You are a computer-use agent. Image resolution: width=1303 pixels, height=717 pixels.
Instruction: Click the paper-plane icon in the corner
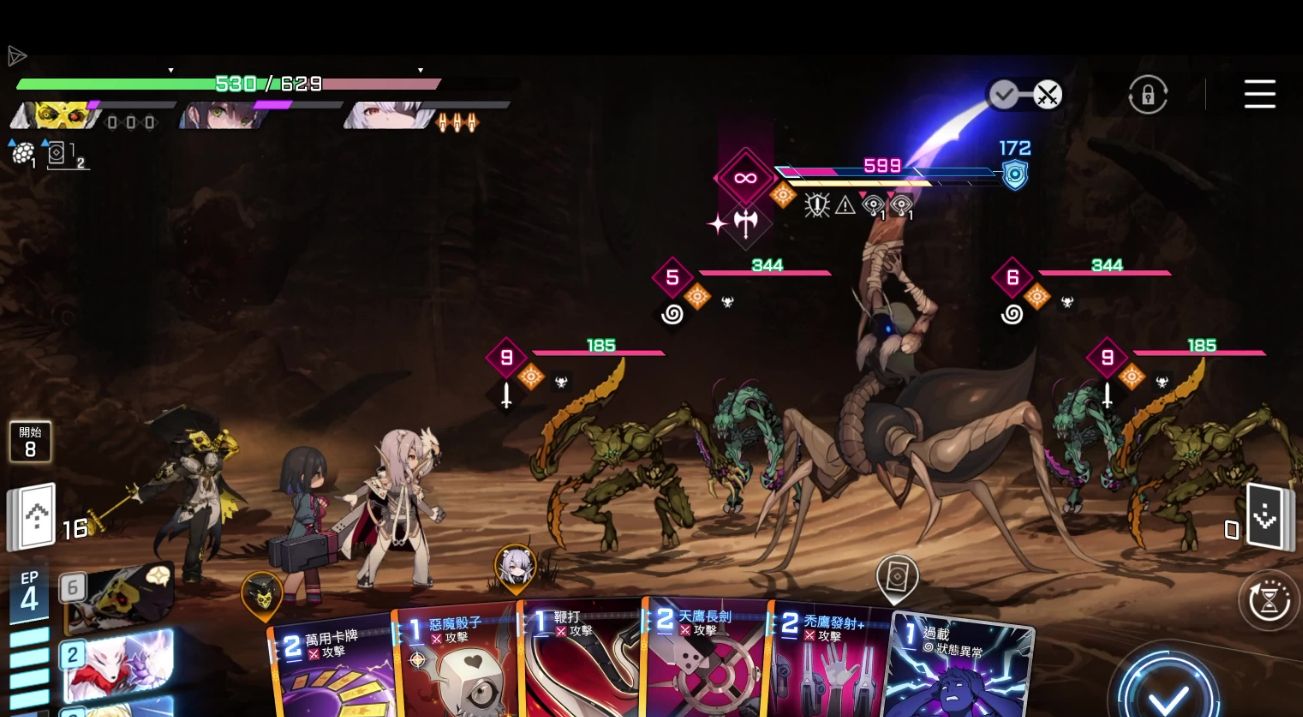(16, 56)
